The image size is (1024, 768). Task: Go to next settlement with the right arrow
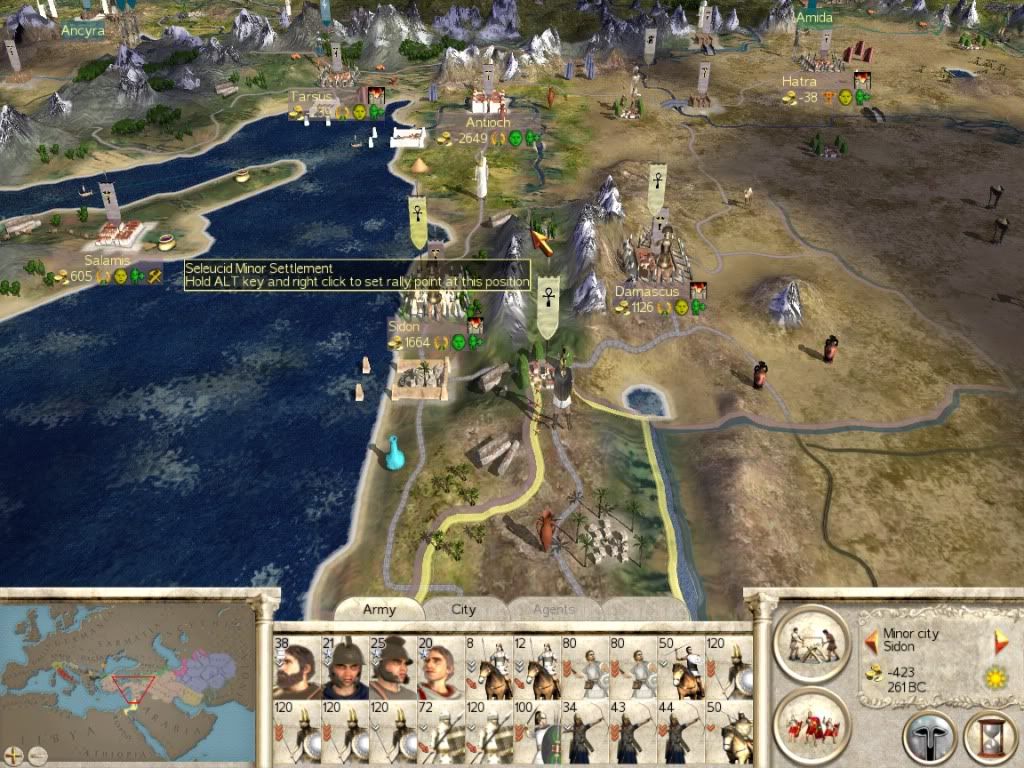click(x=1000, y=641)
